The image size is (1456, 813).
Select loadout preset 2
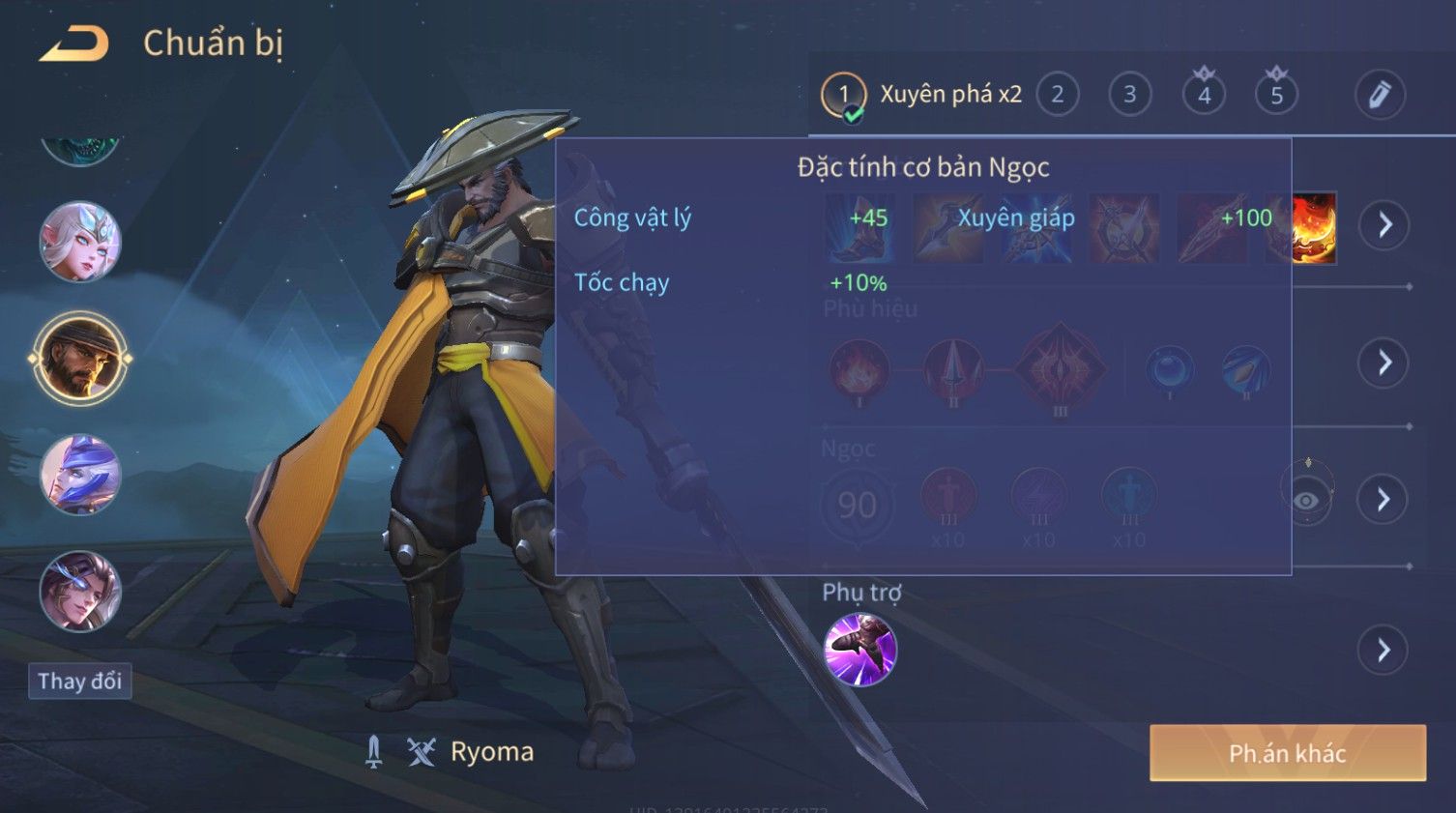coord(1057,95)
